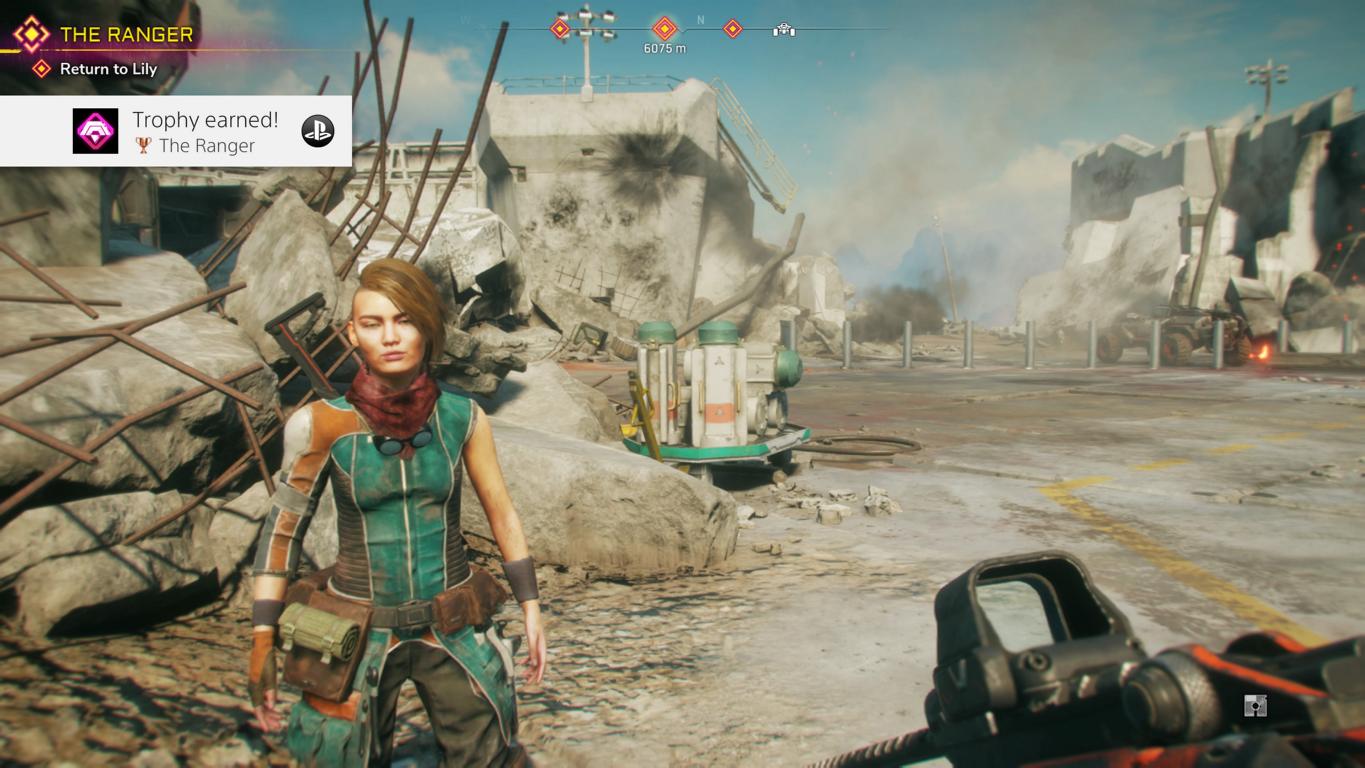This screenshot has width=1365, height=768.
Task: Open the Trophy earned notification
Action: click(x=205, y=131)
